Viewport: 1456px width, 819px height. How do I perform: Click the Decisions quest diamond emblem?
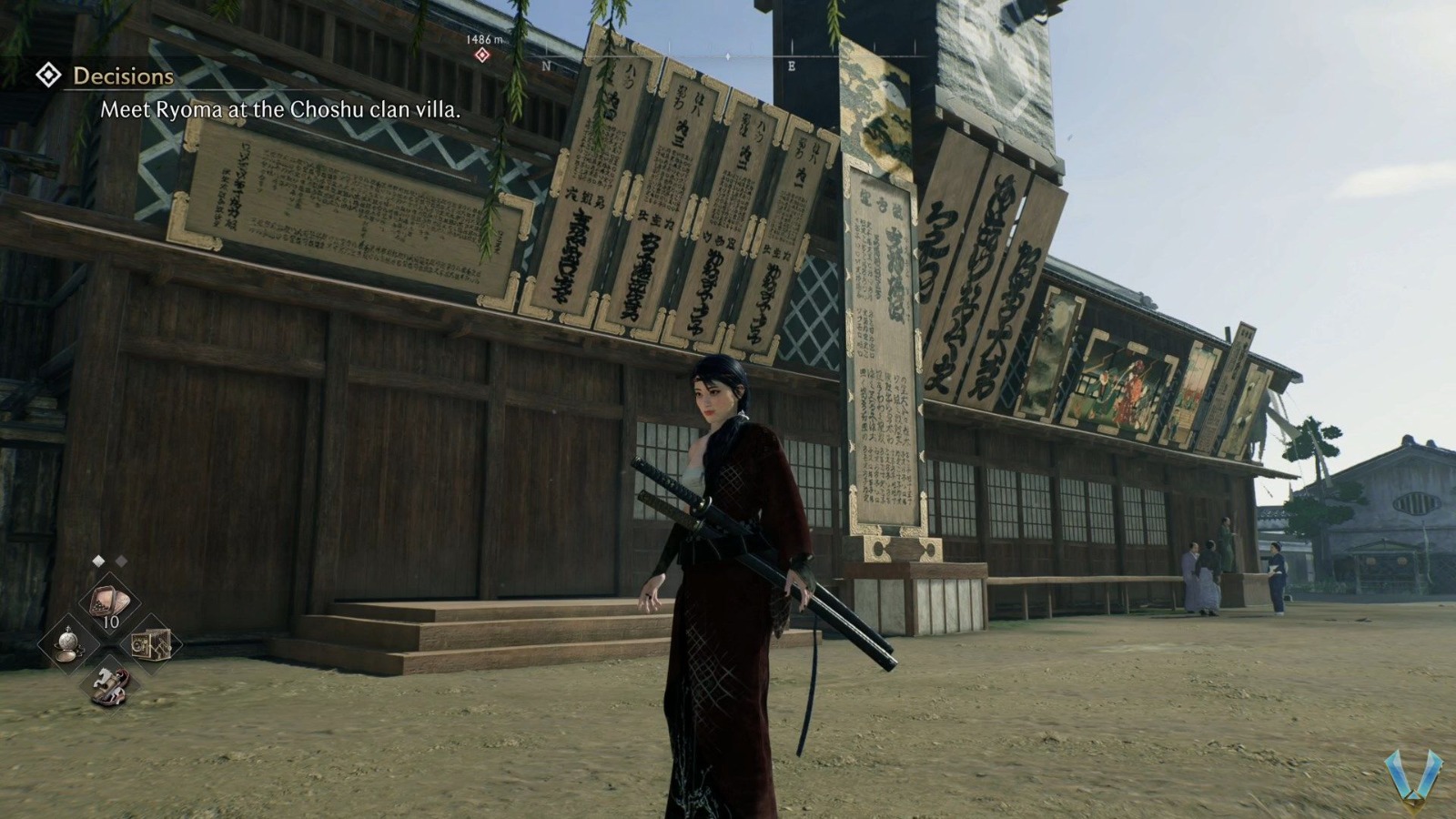coord(50,76)
